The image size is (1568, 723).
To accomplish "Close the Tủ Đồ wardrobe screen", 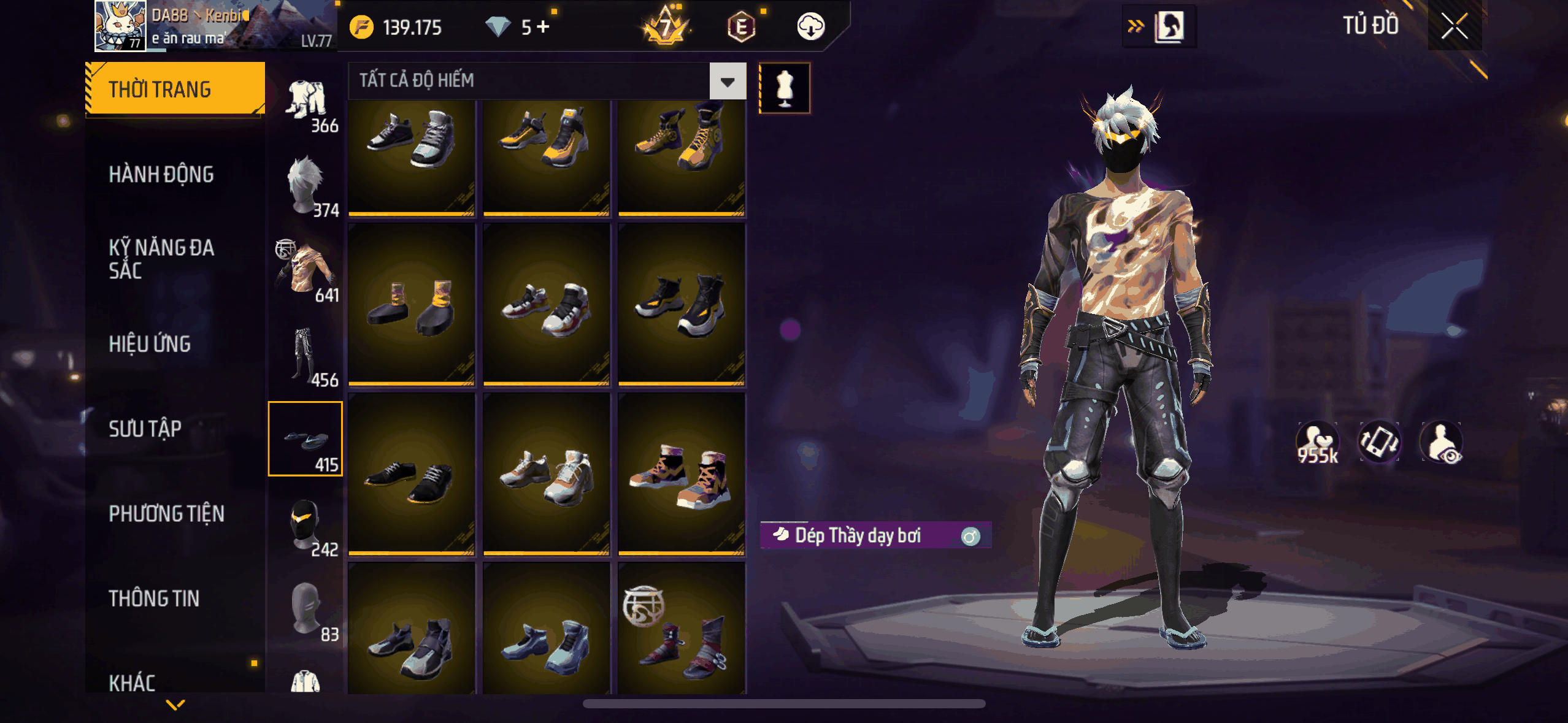I will click(x=1454, y=27).
